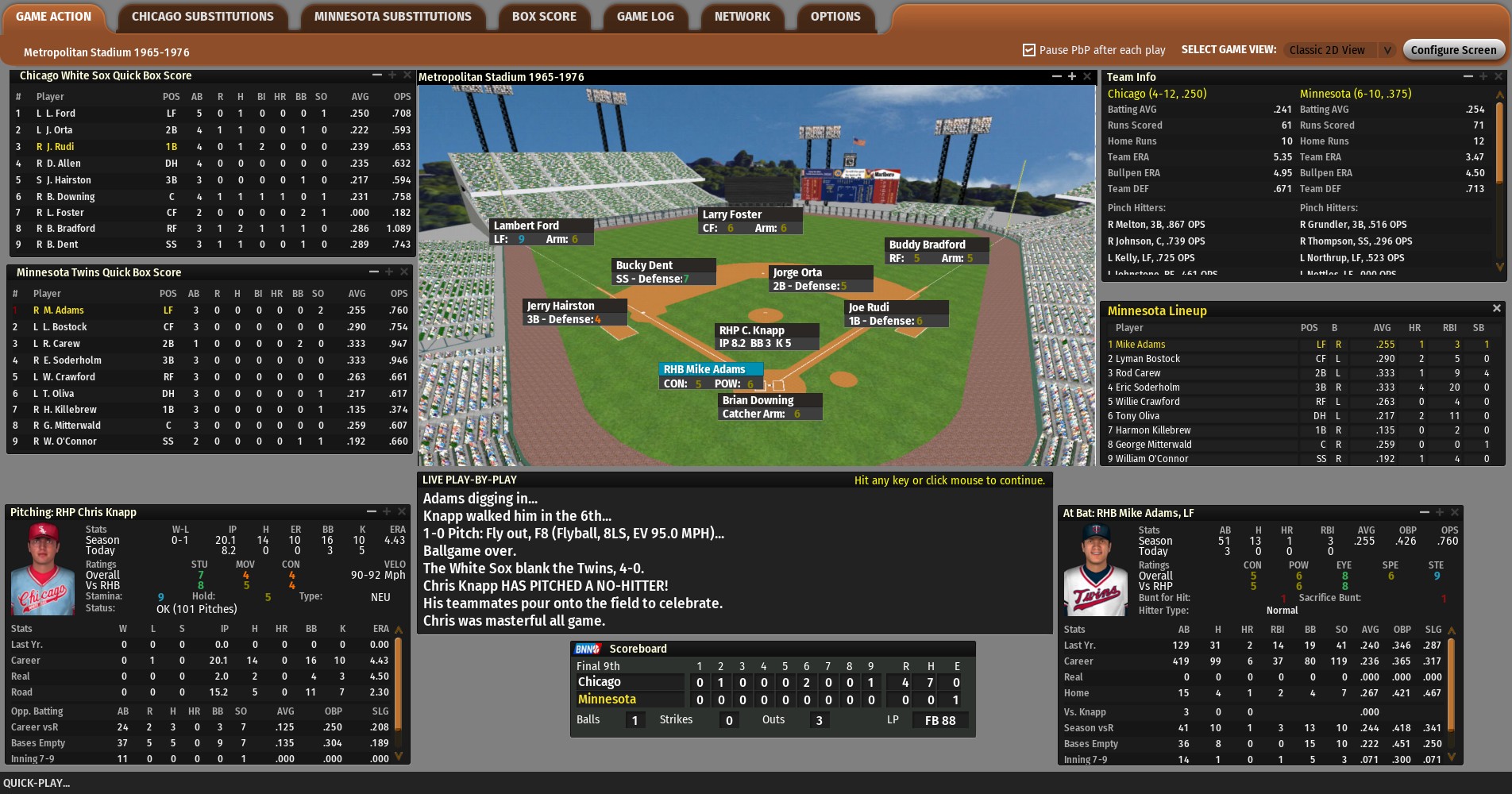Close the Minnesota Lineup panel

(1497, 308)
